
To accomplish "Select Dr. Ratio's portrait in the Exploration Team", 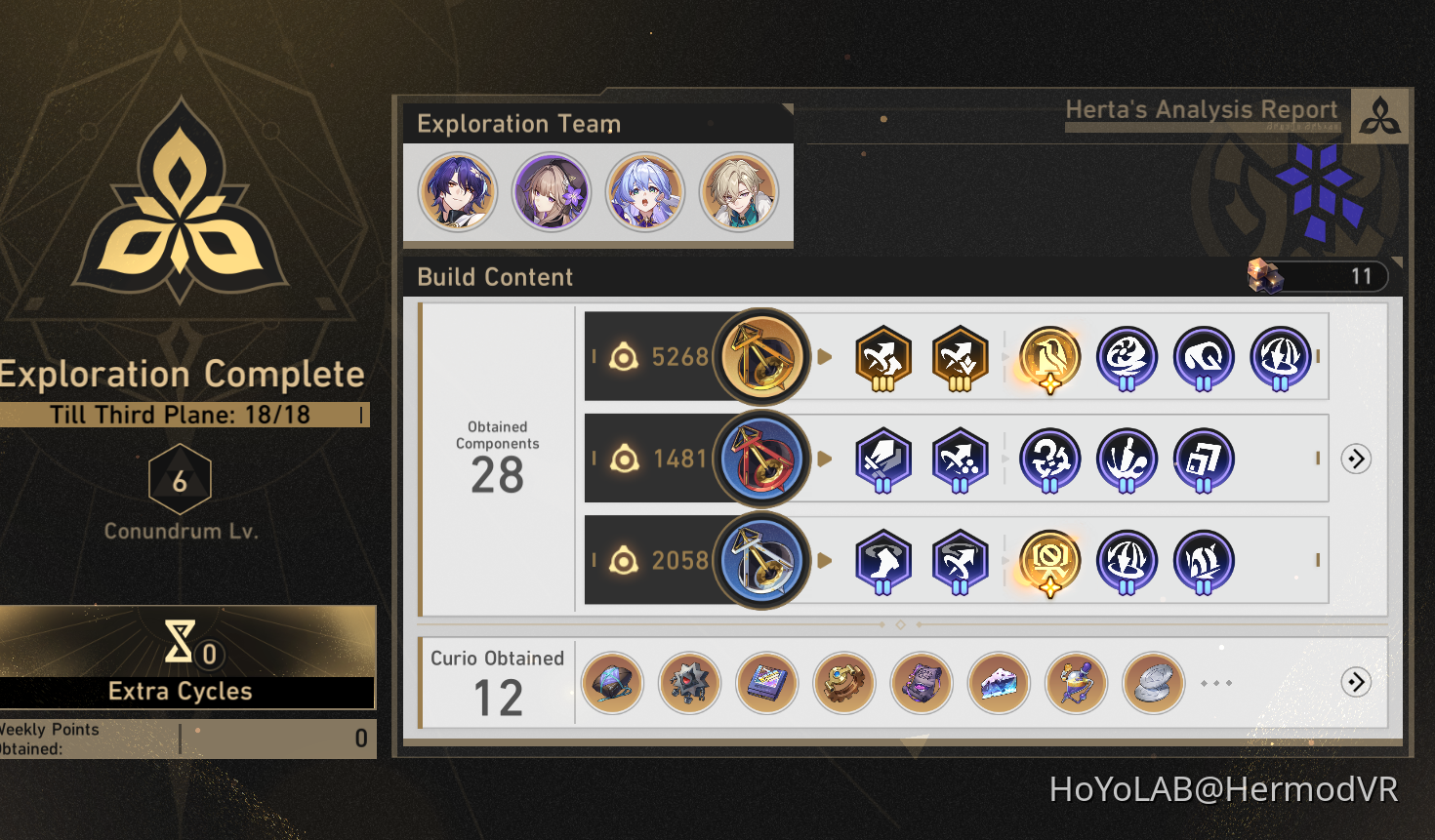I will (456, 192).
